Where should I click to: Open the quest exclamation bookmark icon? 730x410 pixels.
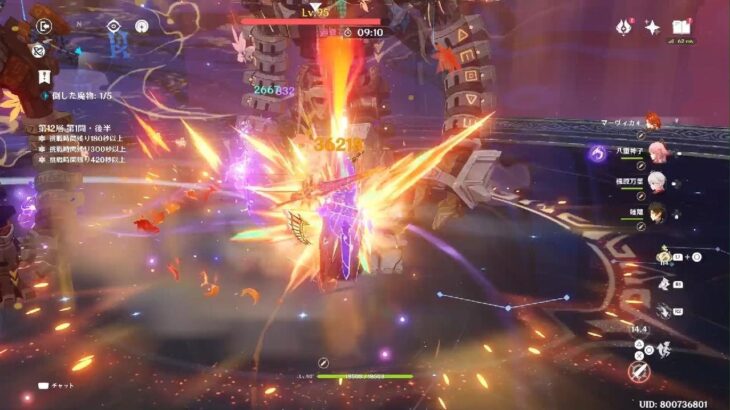44,75
